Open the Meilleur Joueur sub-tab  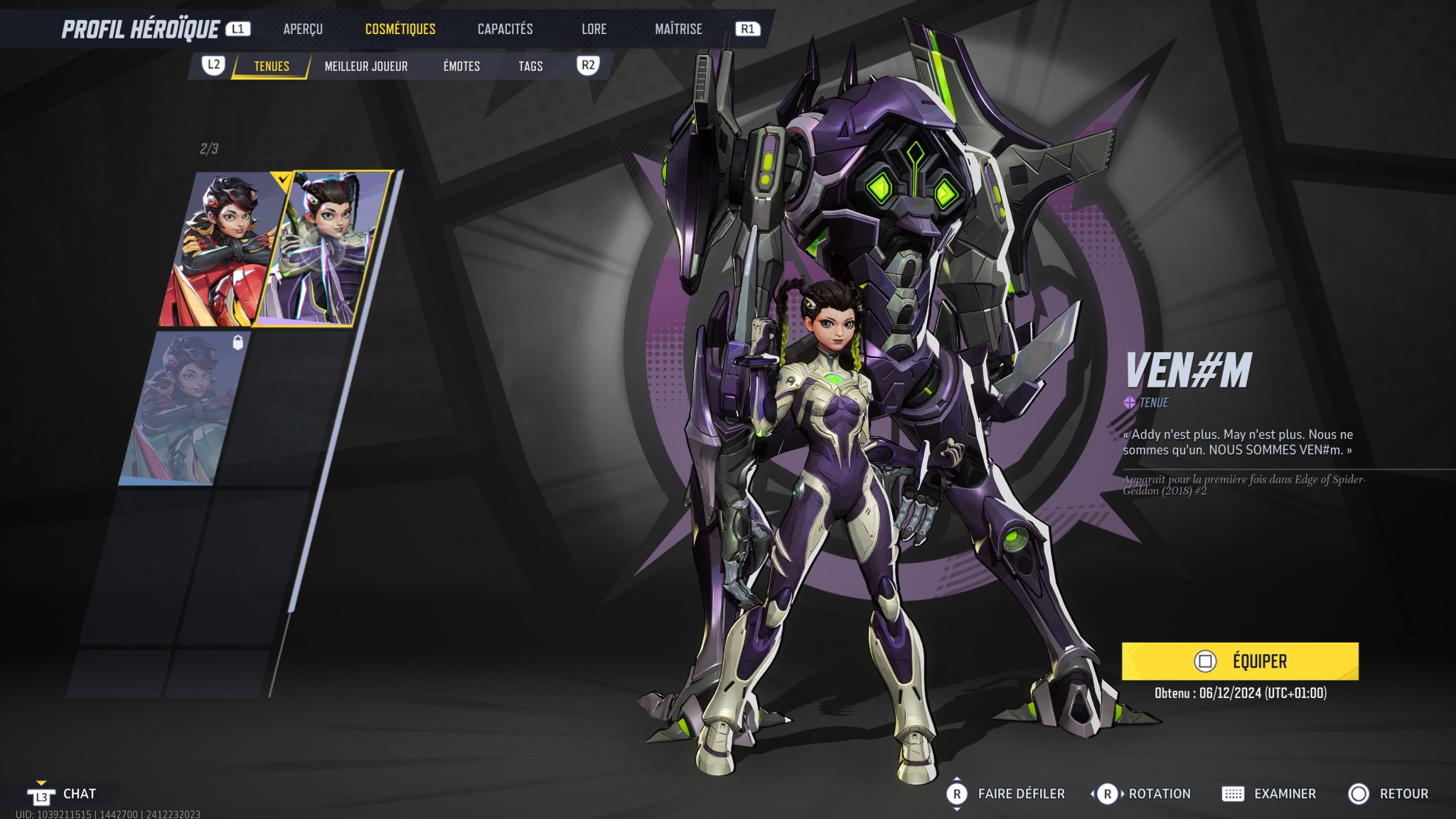tap(366, 66)
